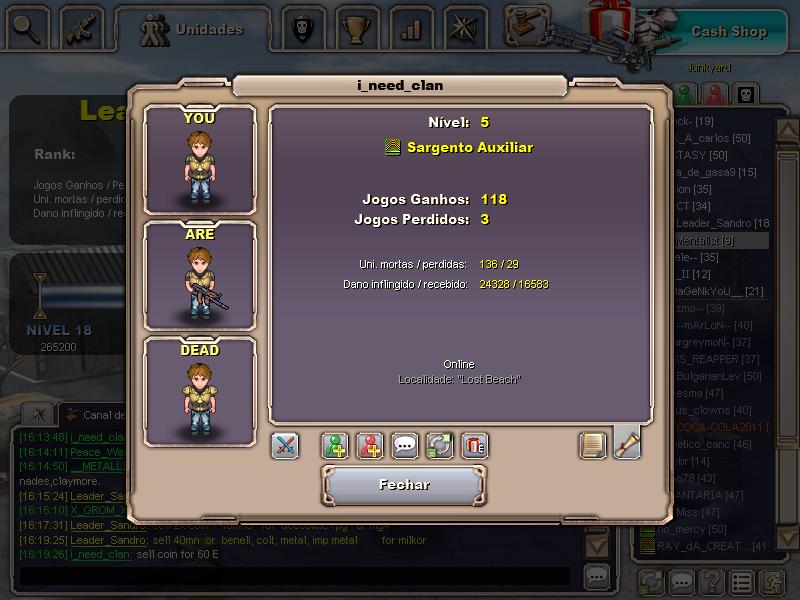Select the DEAD unit portrait
This screenshot has height=600, width=800.
point(199,390)
